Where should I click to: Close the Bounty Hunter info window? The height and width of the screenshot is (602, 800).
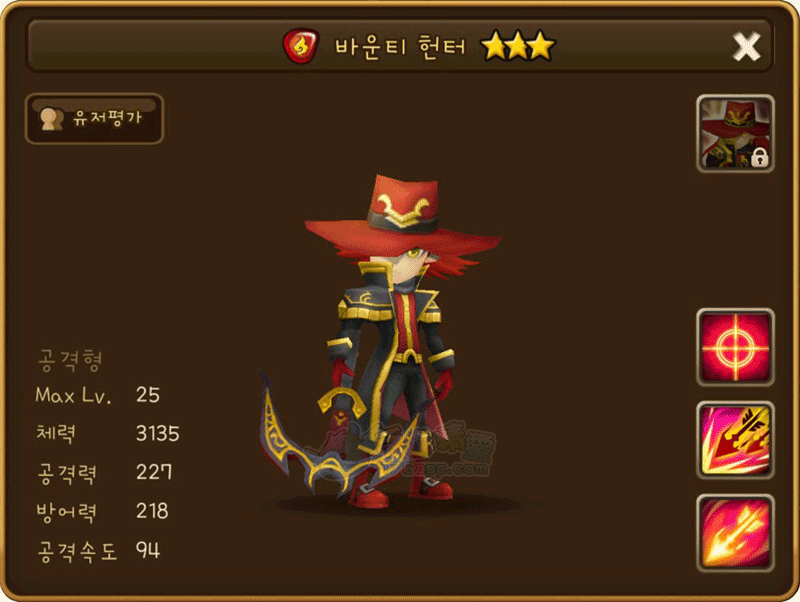tap(746, 46)
